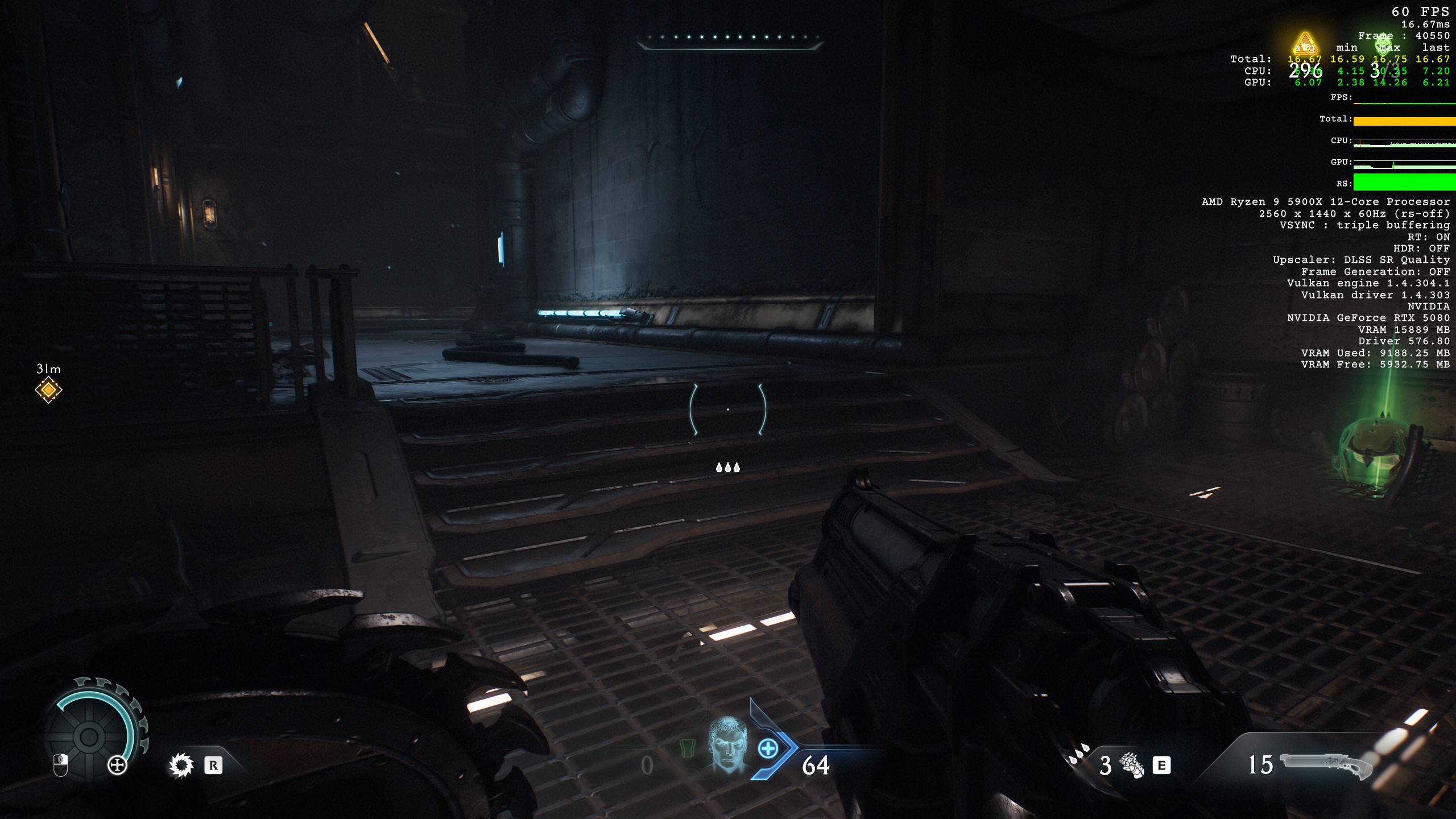Select the shotgun weapon icon
Image resolution: width=1456 pixels, height=819 pixels.
pos(1325,765)
